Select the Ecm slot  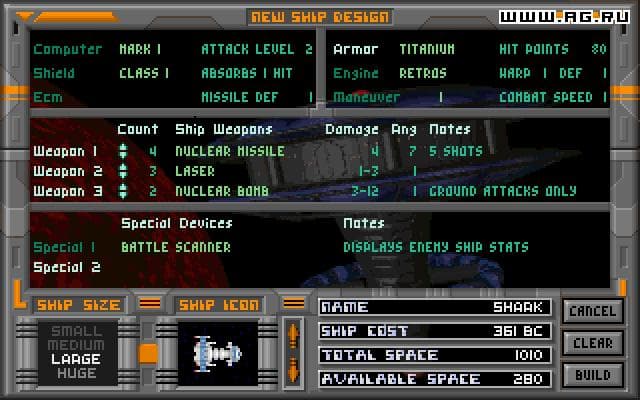tap(47, 97)
